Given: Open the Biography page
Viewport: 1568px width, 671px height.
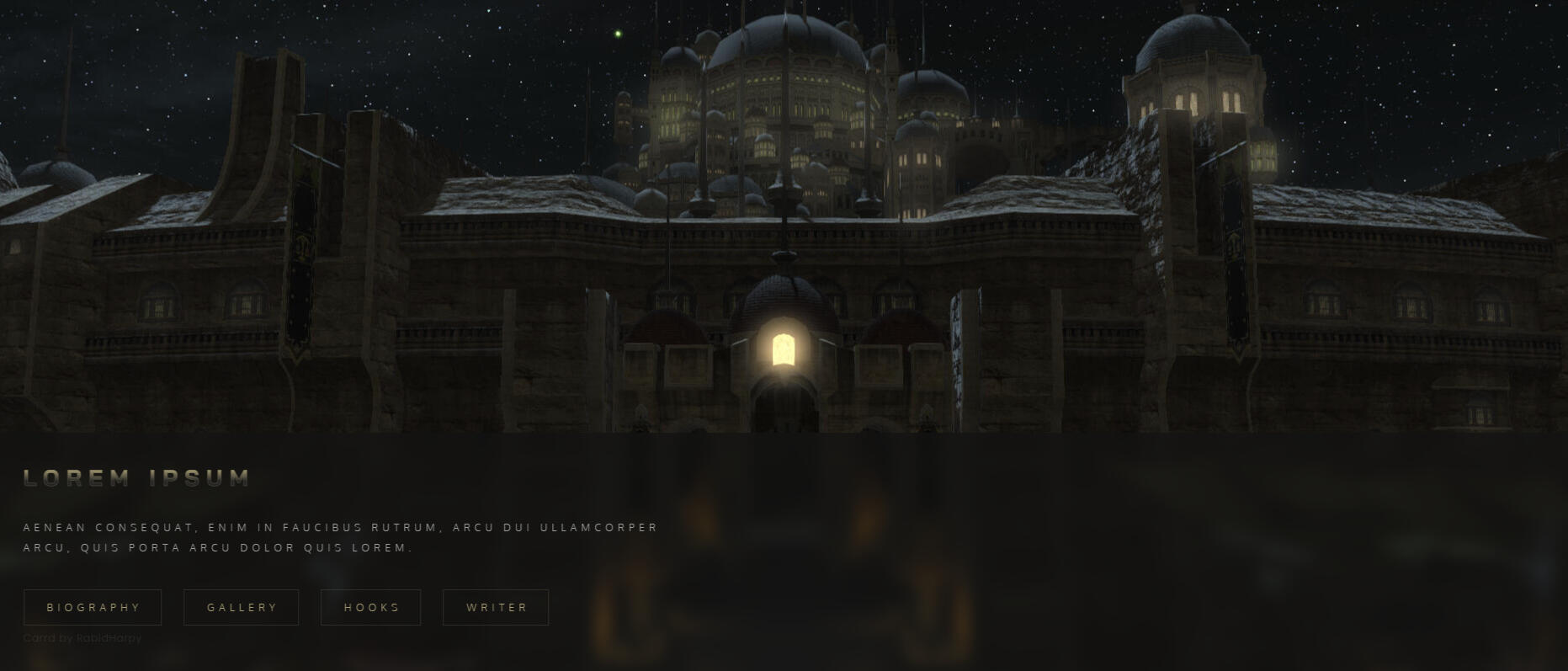Looking at the screenshot, I should pos(93,608).
